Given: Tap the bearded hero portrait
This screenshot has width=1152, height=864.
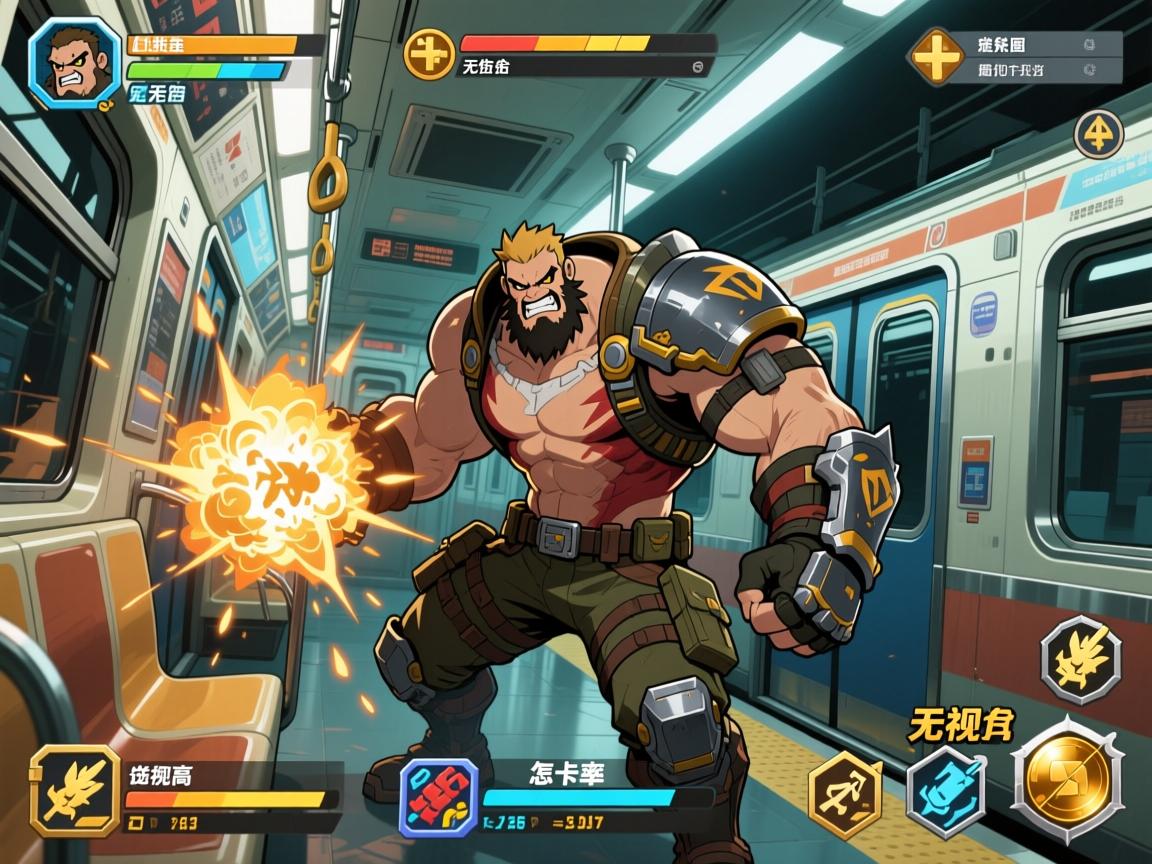Looking at the screenshot, I should coord(75,62).
